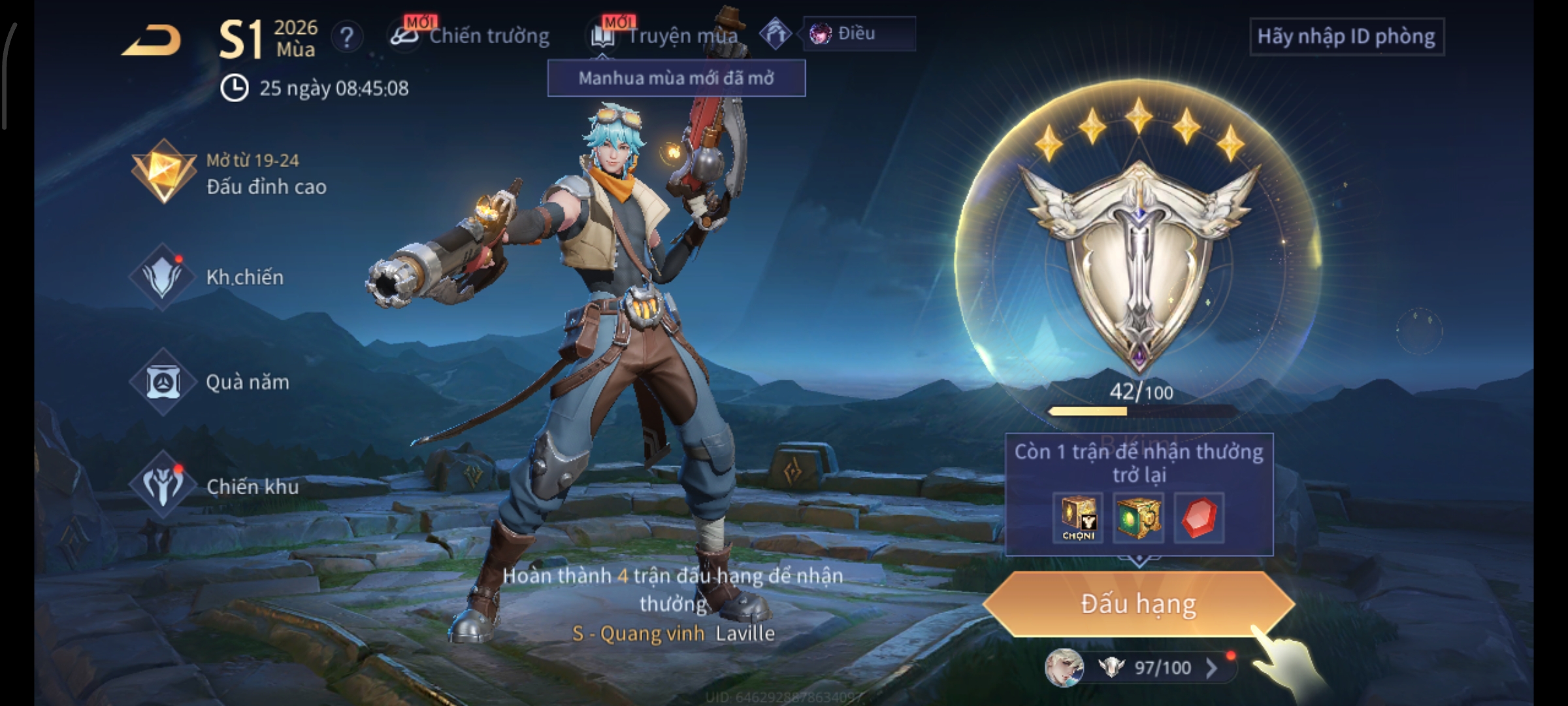
Task: Open Chiến trường battlefield menu
Action: 471,36
